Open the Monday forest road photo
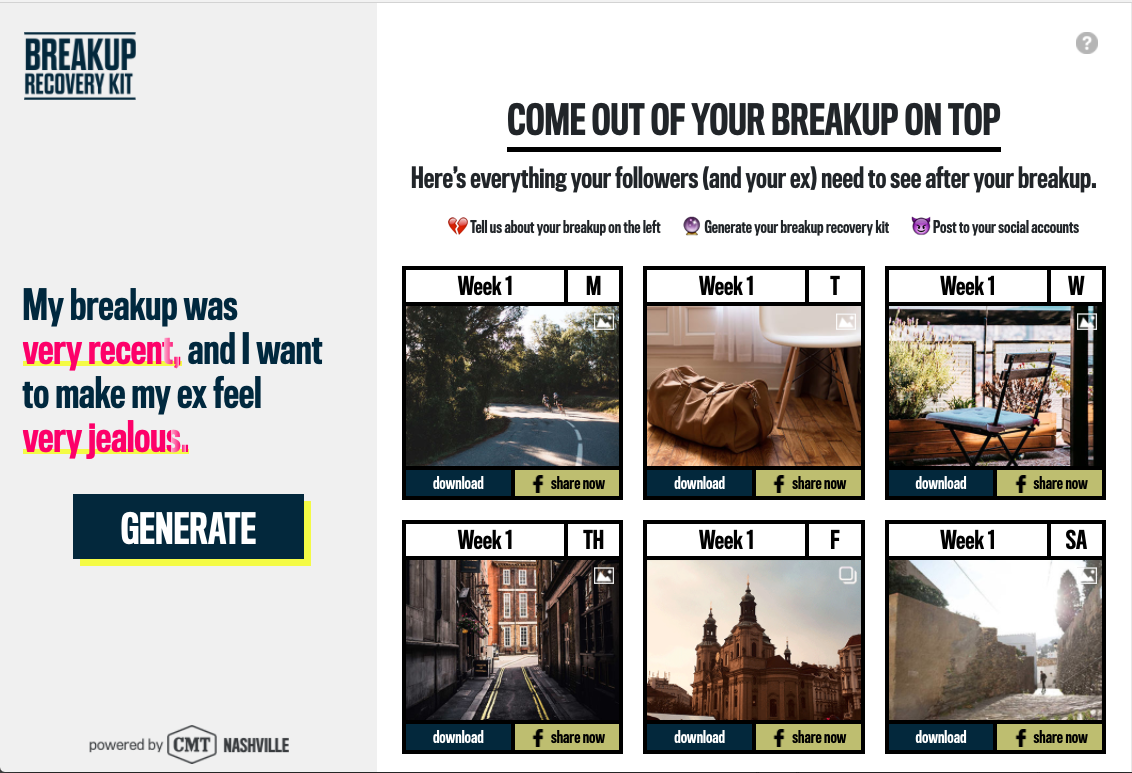The height and width of the screenshot is (773, 1132). pyautogui.click(x=512, y=386)
